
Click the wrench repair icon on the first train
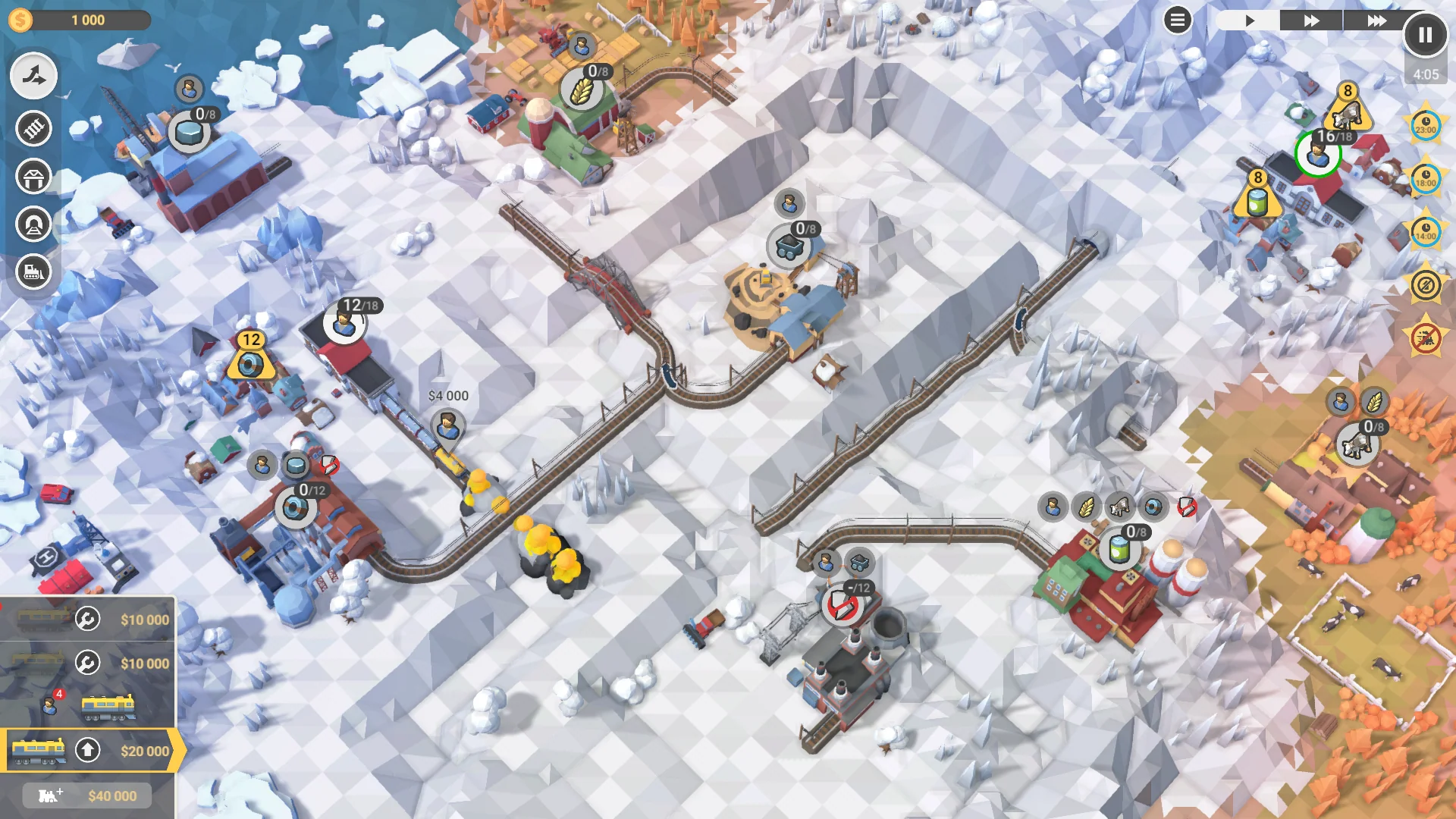pos(87,619)
